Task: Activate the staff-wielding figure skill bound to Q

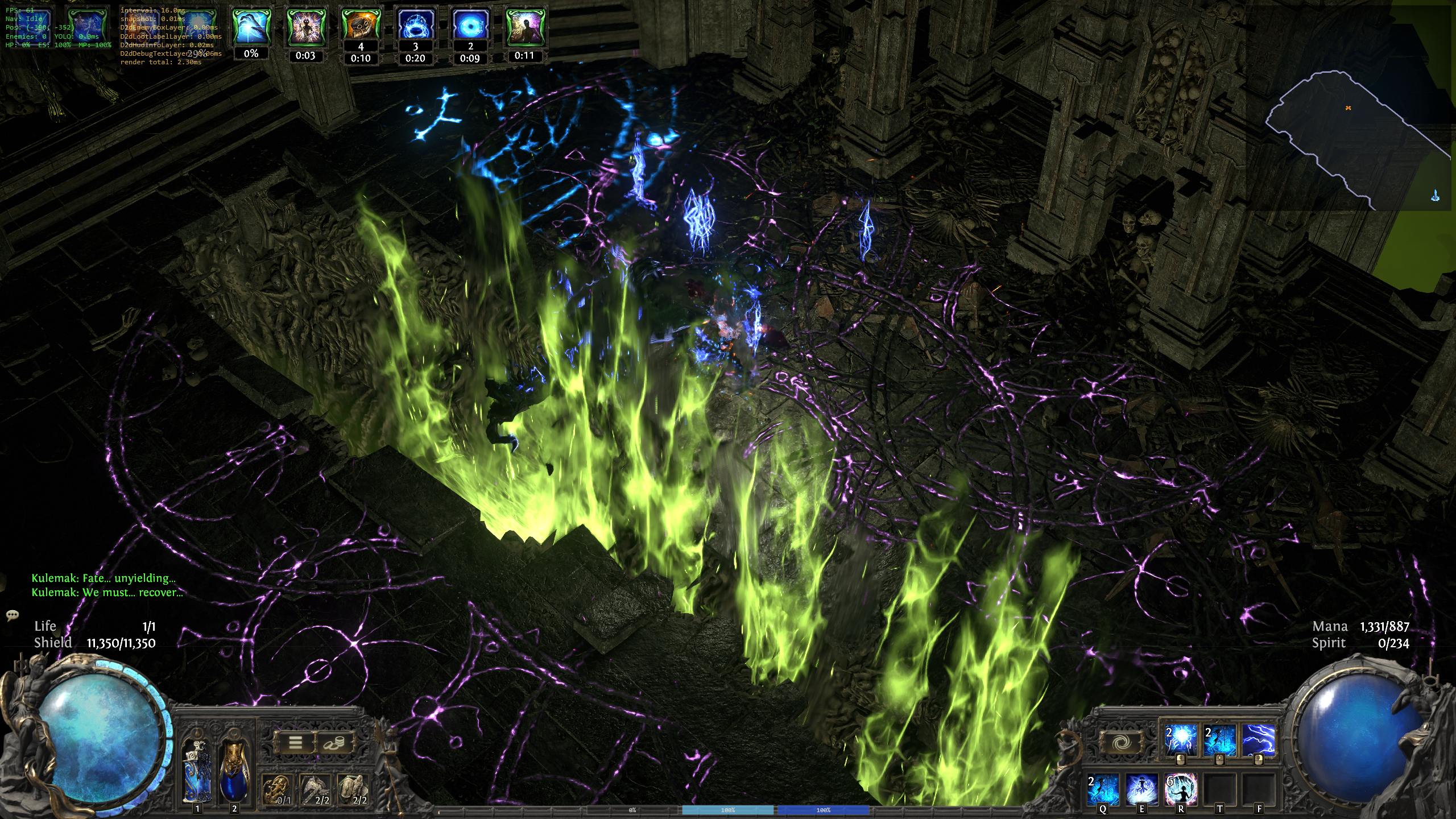Action: click(x=1103, y=789)
